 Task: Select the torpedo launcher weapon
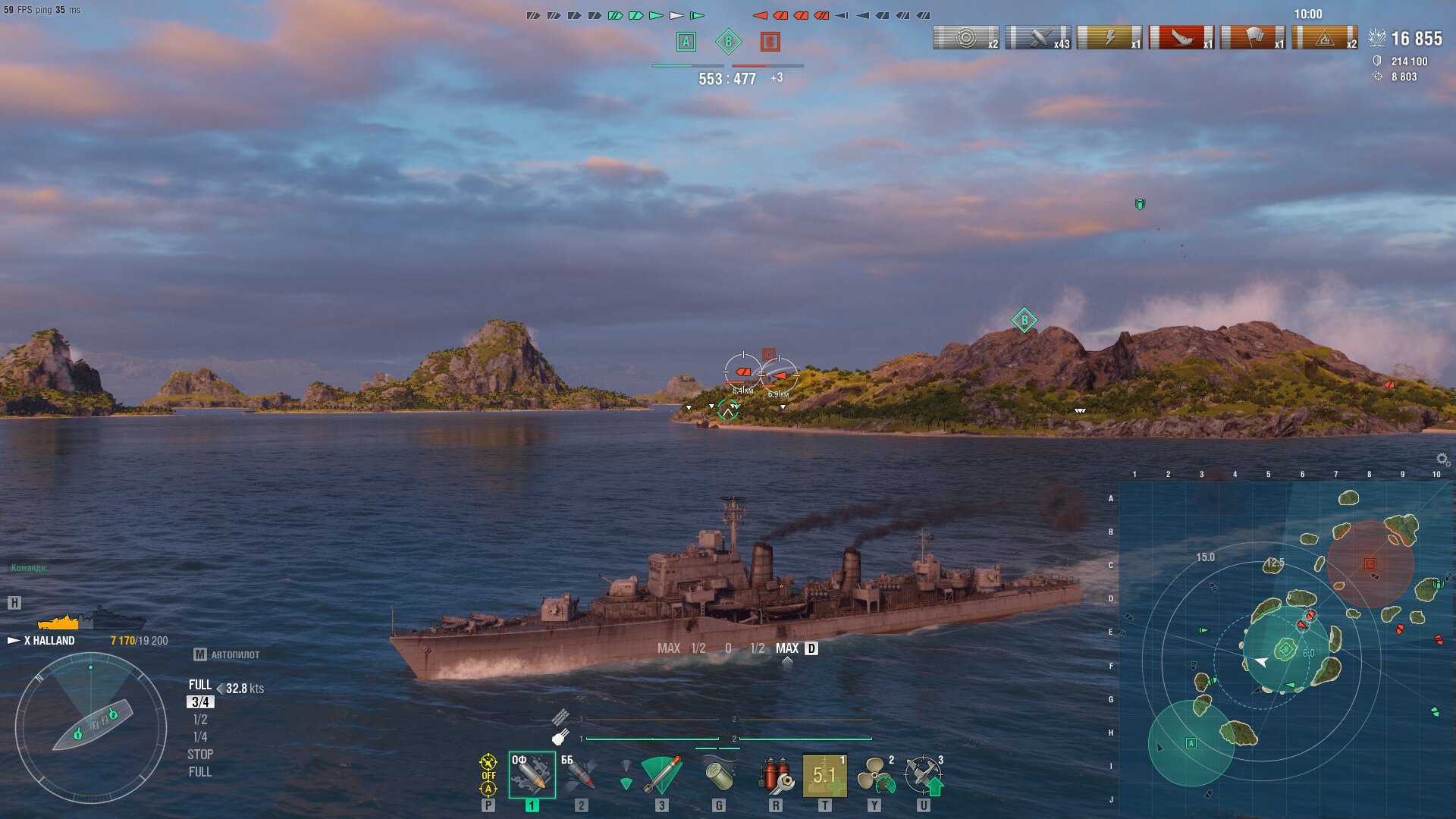[x=661, y=775]
